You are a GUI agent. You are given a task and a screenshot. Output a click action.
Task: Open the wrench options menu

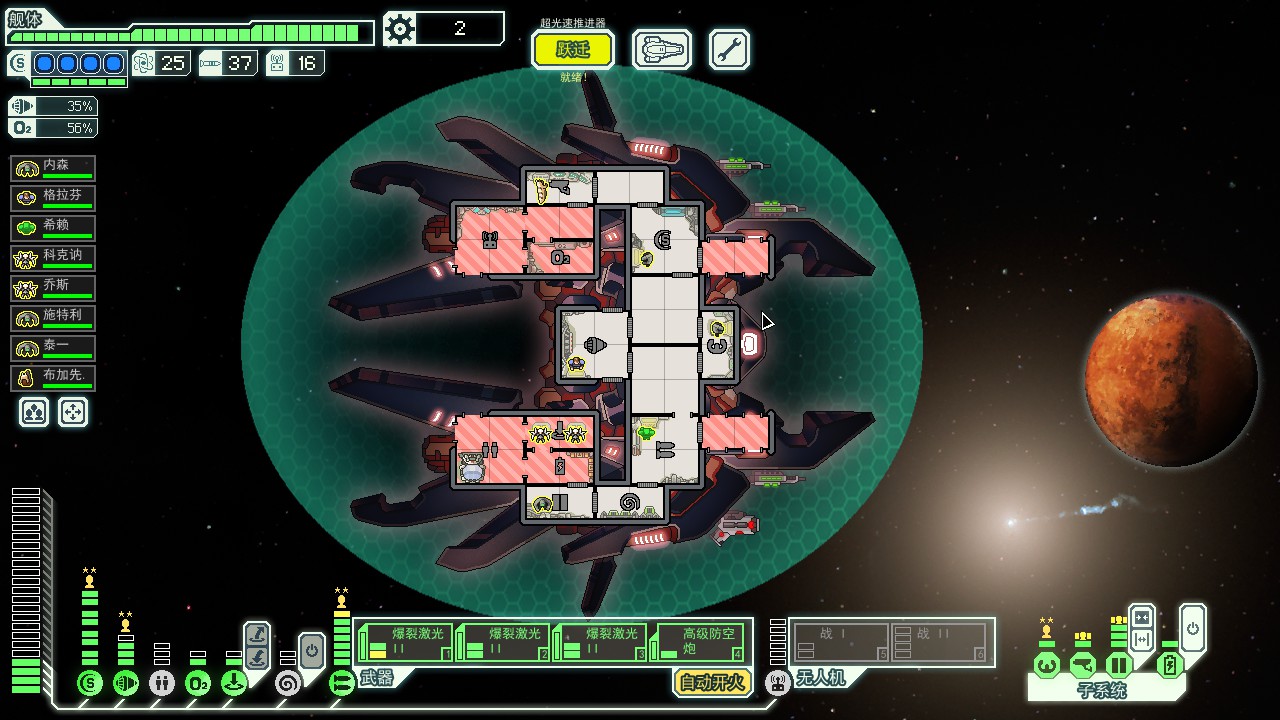[x=729, y=49]
